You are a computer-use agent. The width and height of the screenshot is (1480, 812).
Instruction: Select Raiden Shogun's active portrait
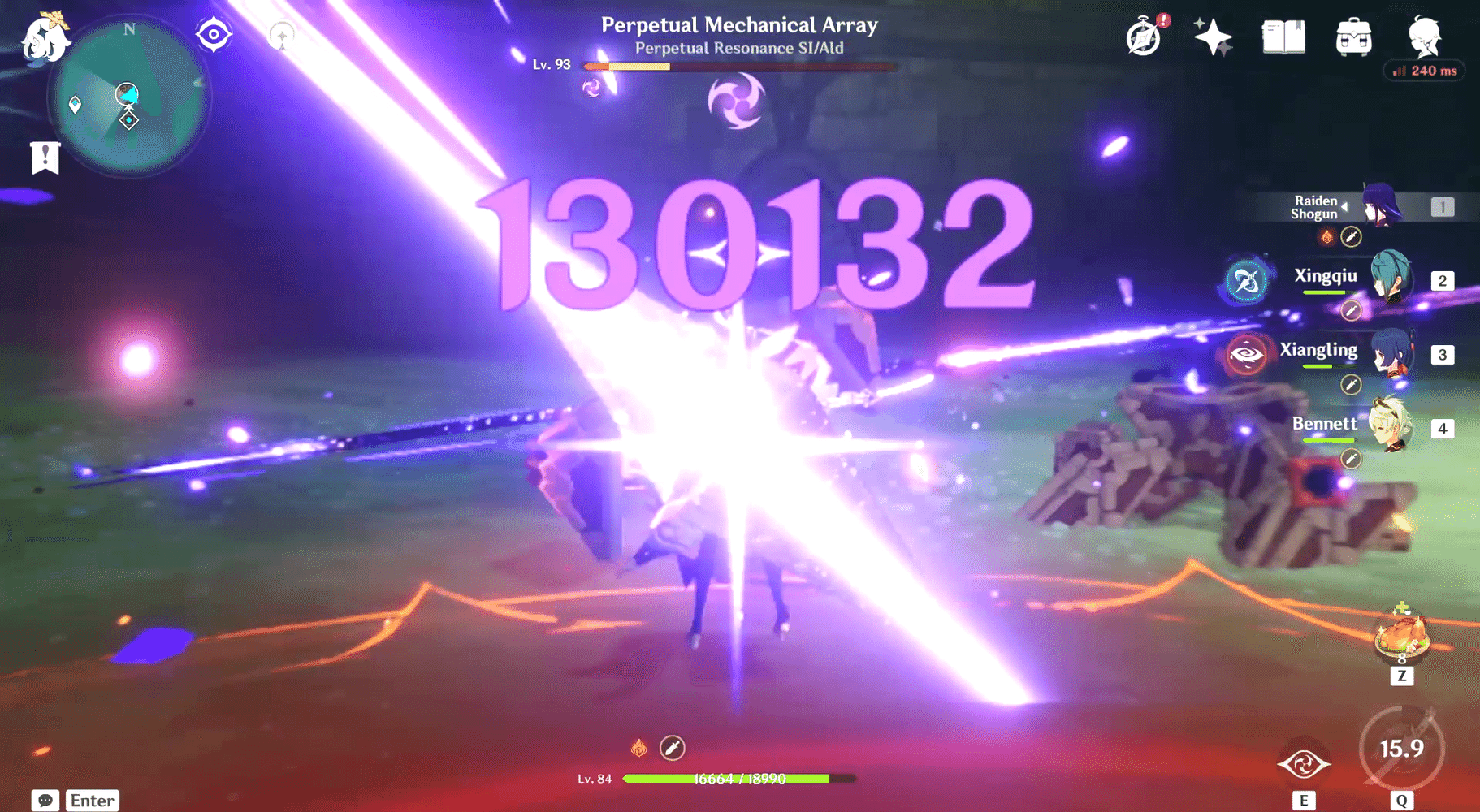1381,207
